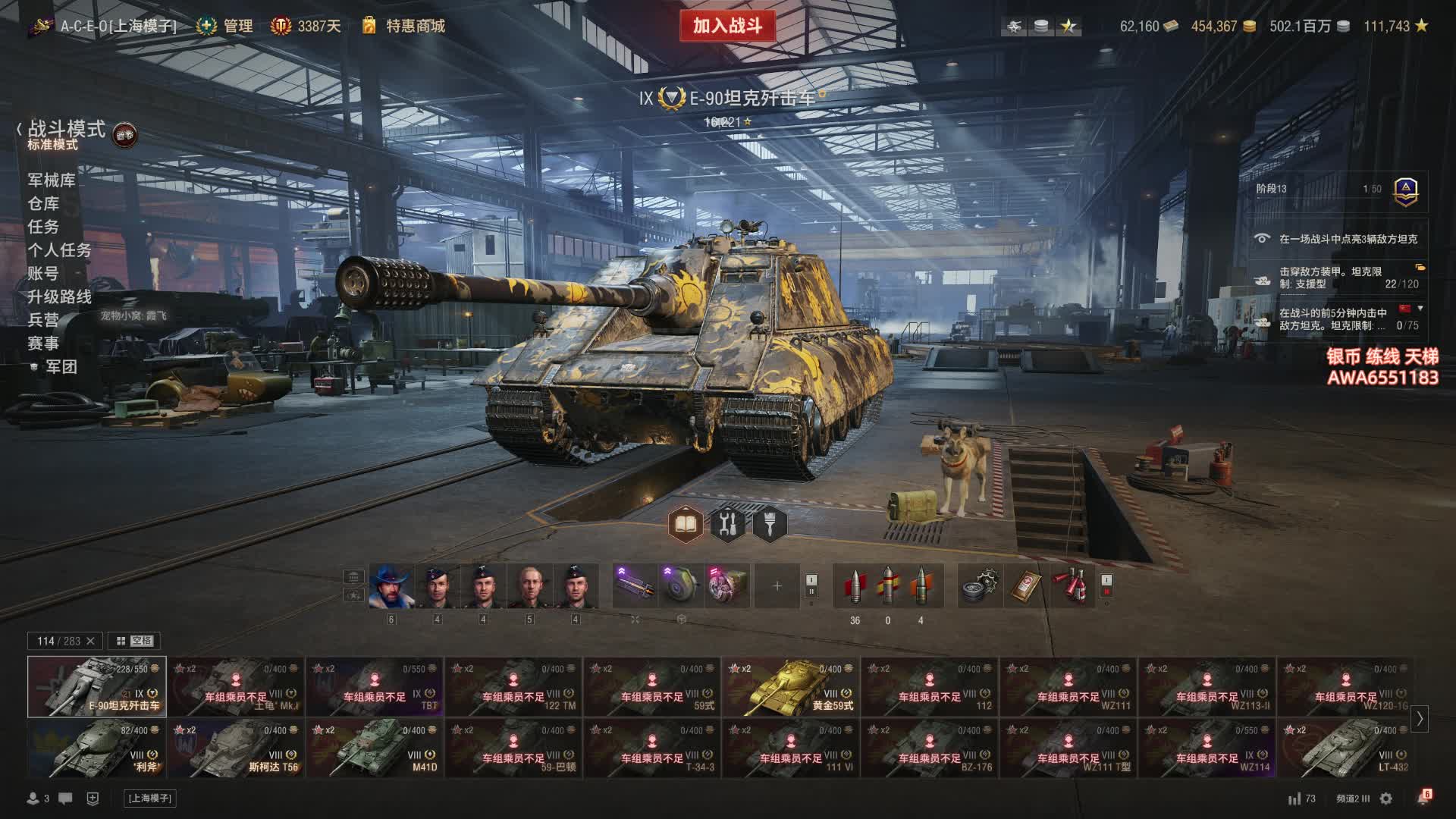
Task: Clear the 114/283 tank filter
Action: 91,641
